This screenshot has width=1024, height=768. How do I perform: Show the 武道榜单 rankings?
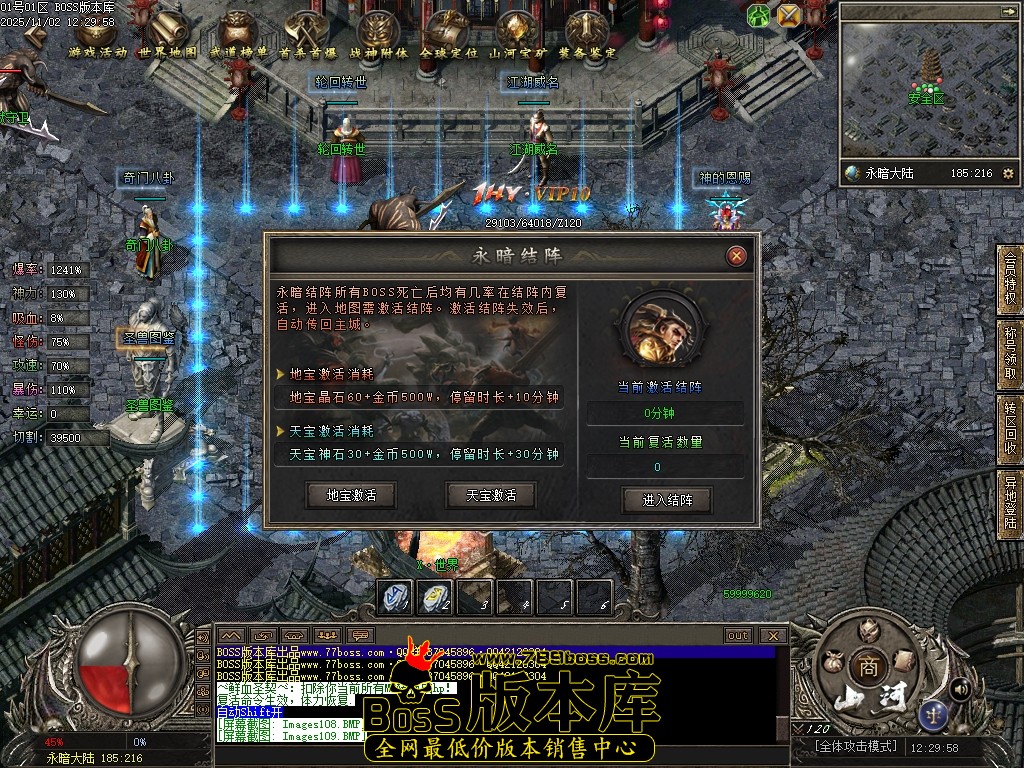point(238,37)
